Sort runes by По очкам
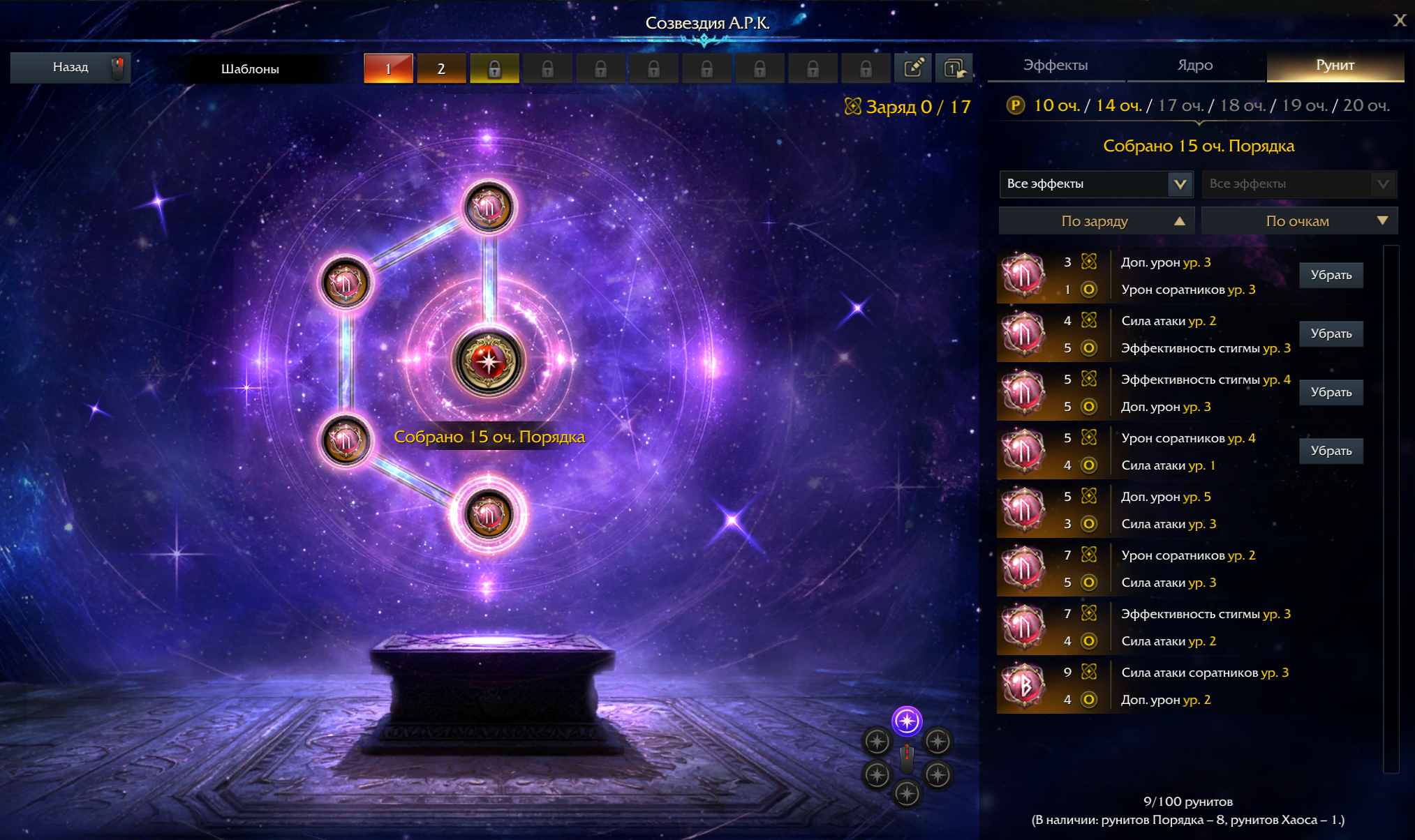 pyautogui.click(x=1298, y=221)
